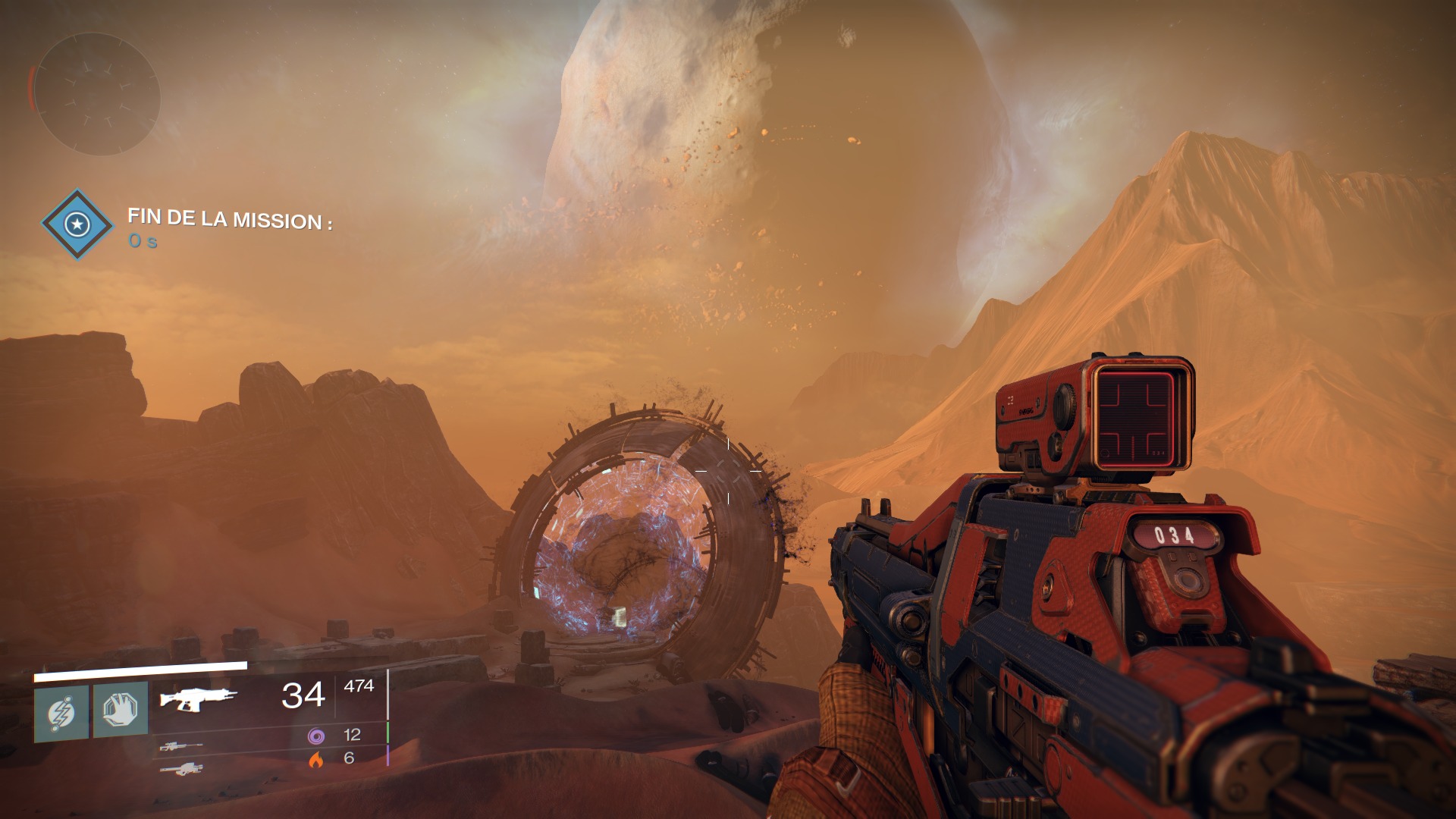1456x819 pixels.
Task: Switch to the sniper rifle special weapon
Action: [x=181, y=747]
